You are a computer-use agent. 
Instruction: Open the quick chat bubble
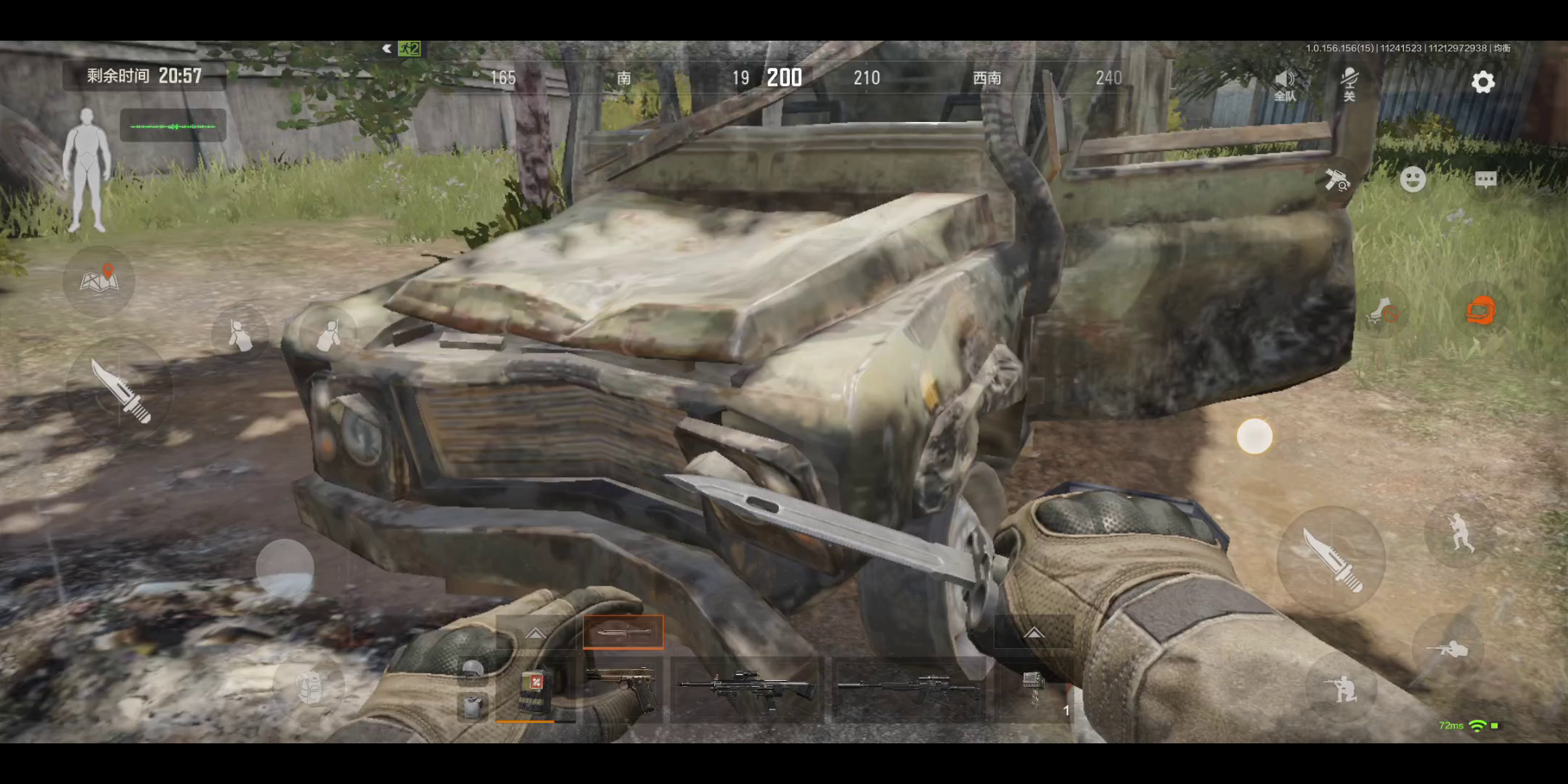1485,179
